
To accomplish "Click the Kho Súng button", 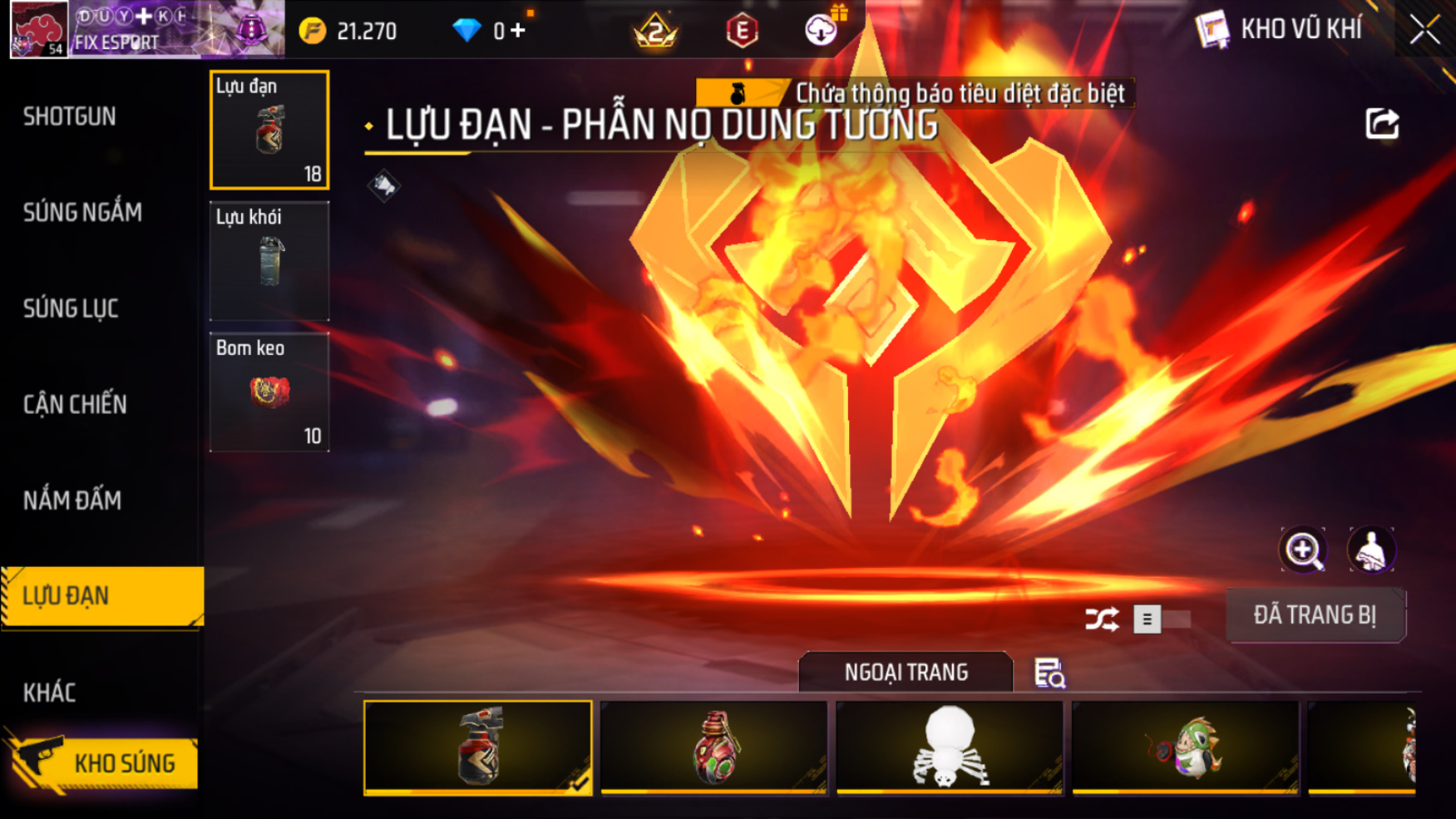I will pyautogui.click(x=104, y=762).
